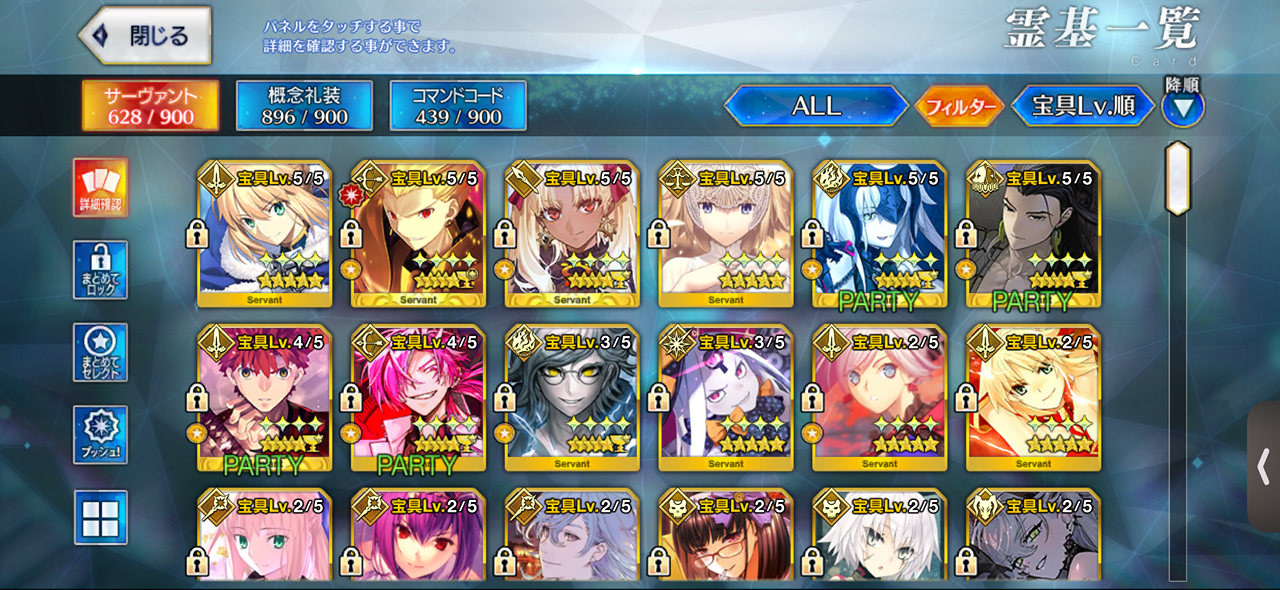The height and width of the screenshot is (590, 1280).
Task: Choose the まとめてロック bulk lock button
Action: (100, 270)
